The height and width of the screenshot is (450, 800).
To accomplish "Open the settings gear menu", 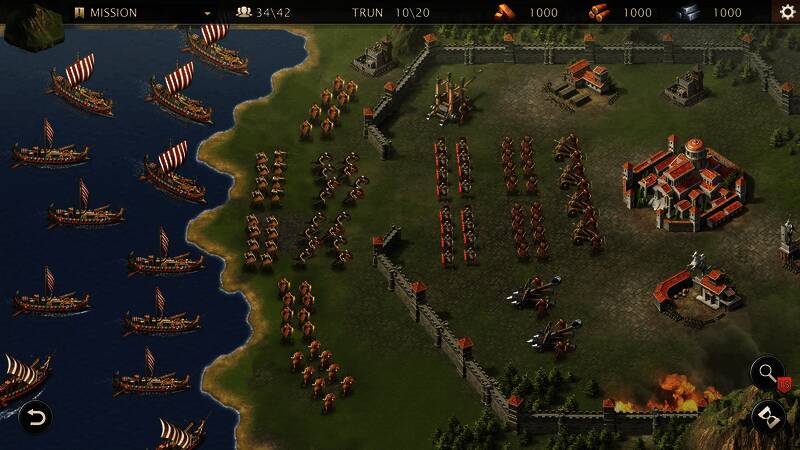I will (787, 12).
